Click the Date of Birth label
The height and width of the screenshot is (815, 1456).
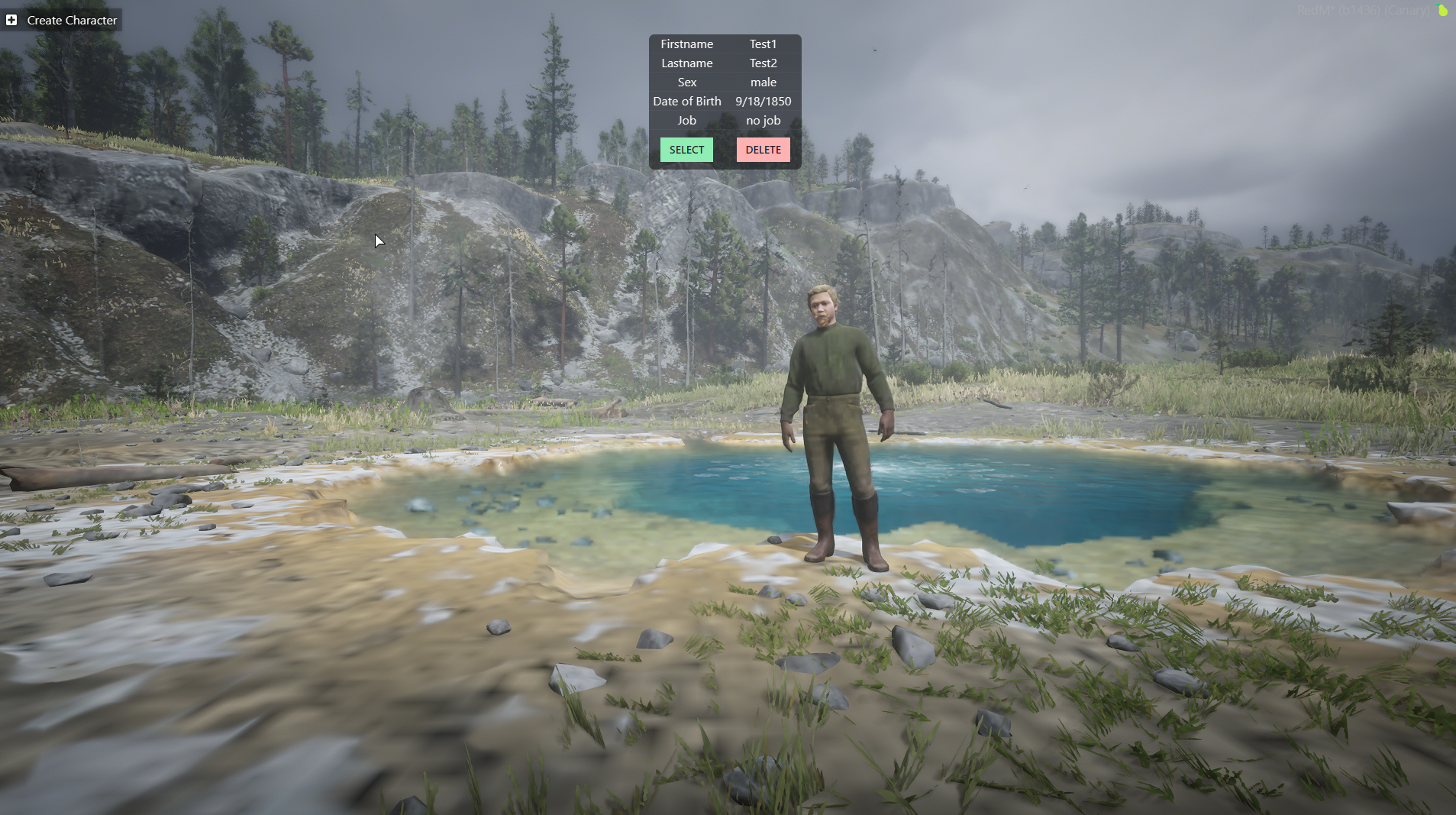(x=686, y=101)
